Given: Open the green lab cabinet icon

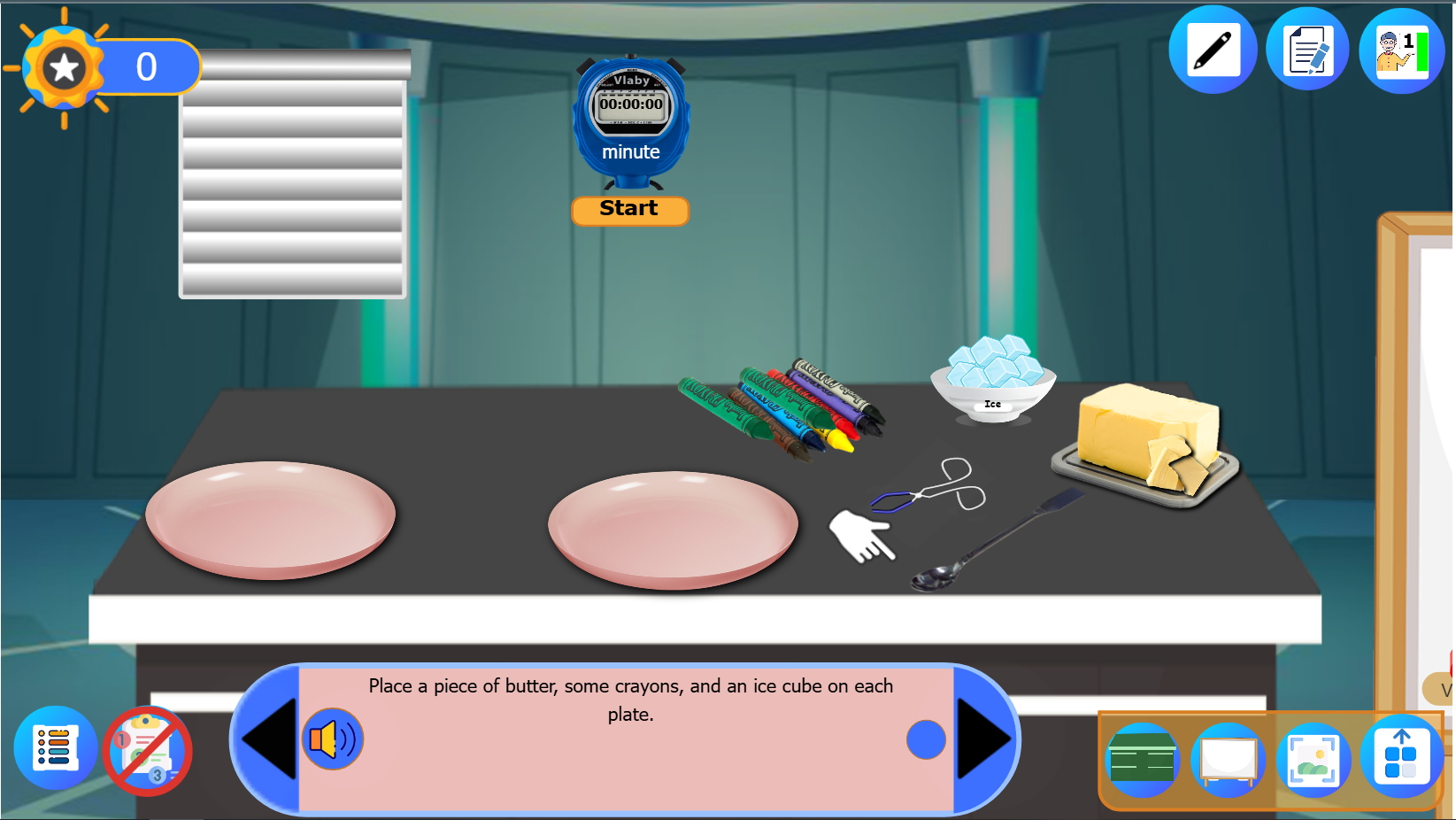Looking at the screenshot, I should 1141,759.
